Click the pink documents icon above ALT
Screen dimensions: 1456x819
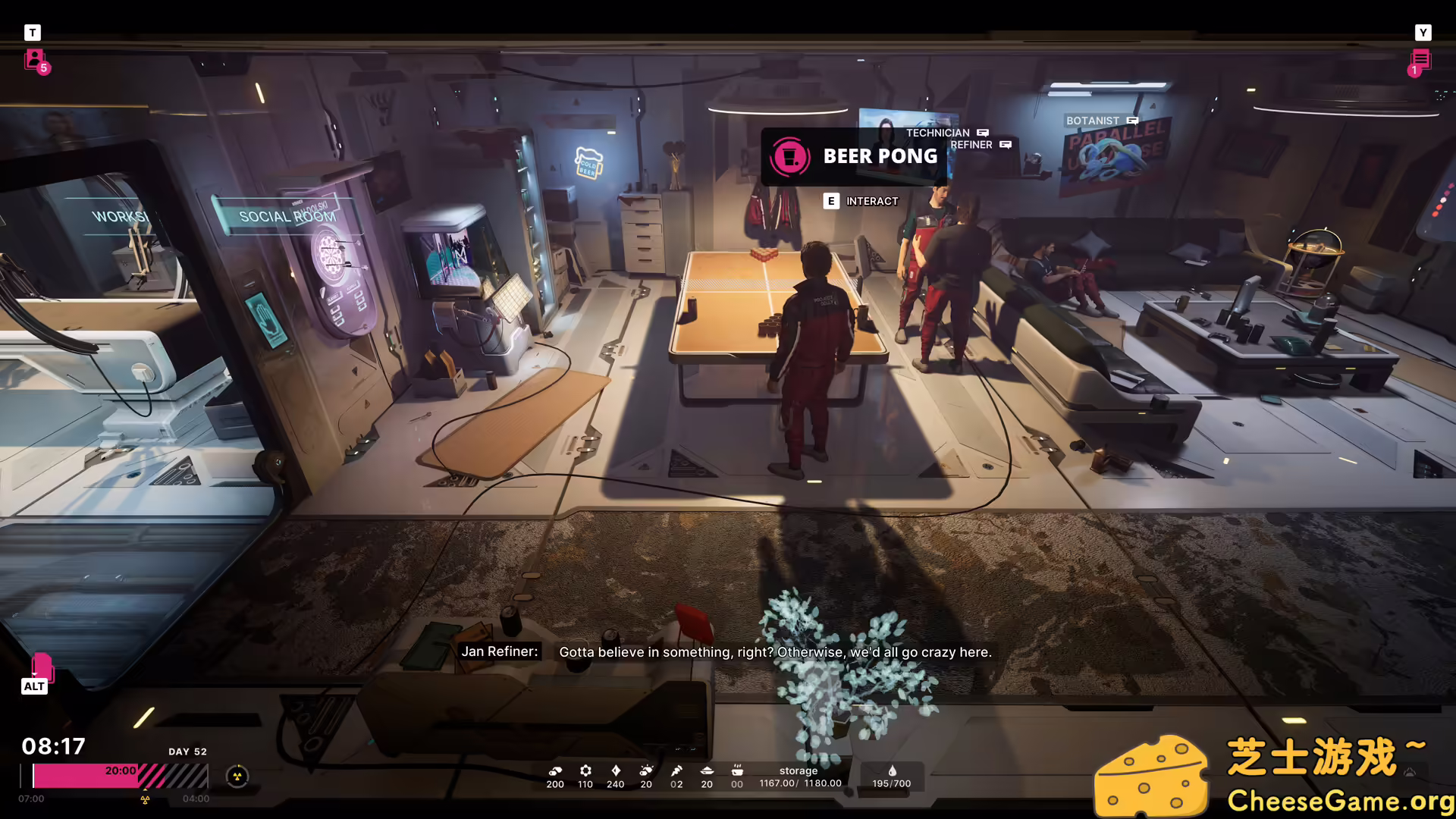point(42,667)
